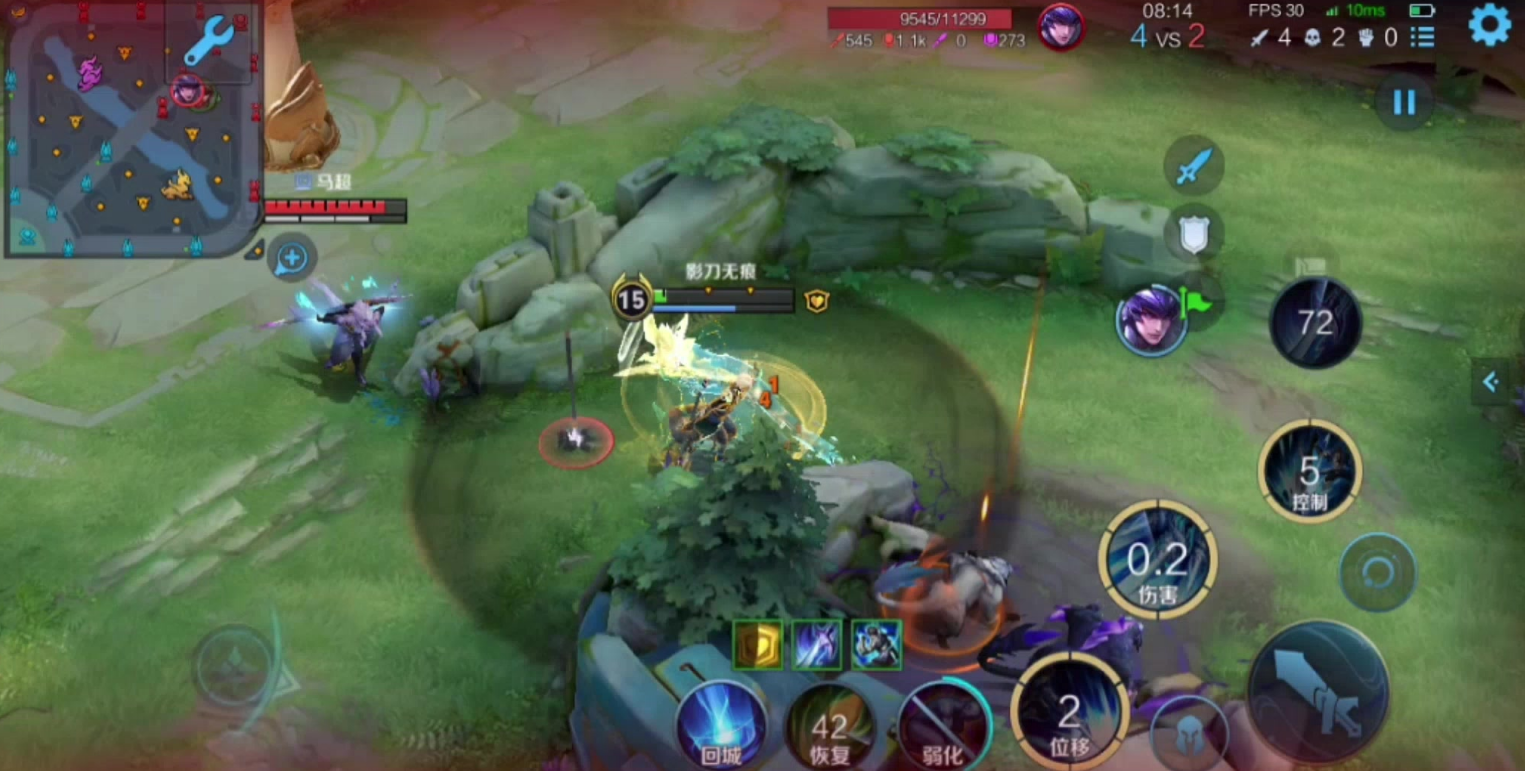Trigger the 位移 dash skill
The height and width of the screenshot is (771, 1525).
[1069, 712]
